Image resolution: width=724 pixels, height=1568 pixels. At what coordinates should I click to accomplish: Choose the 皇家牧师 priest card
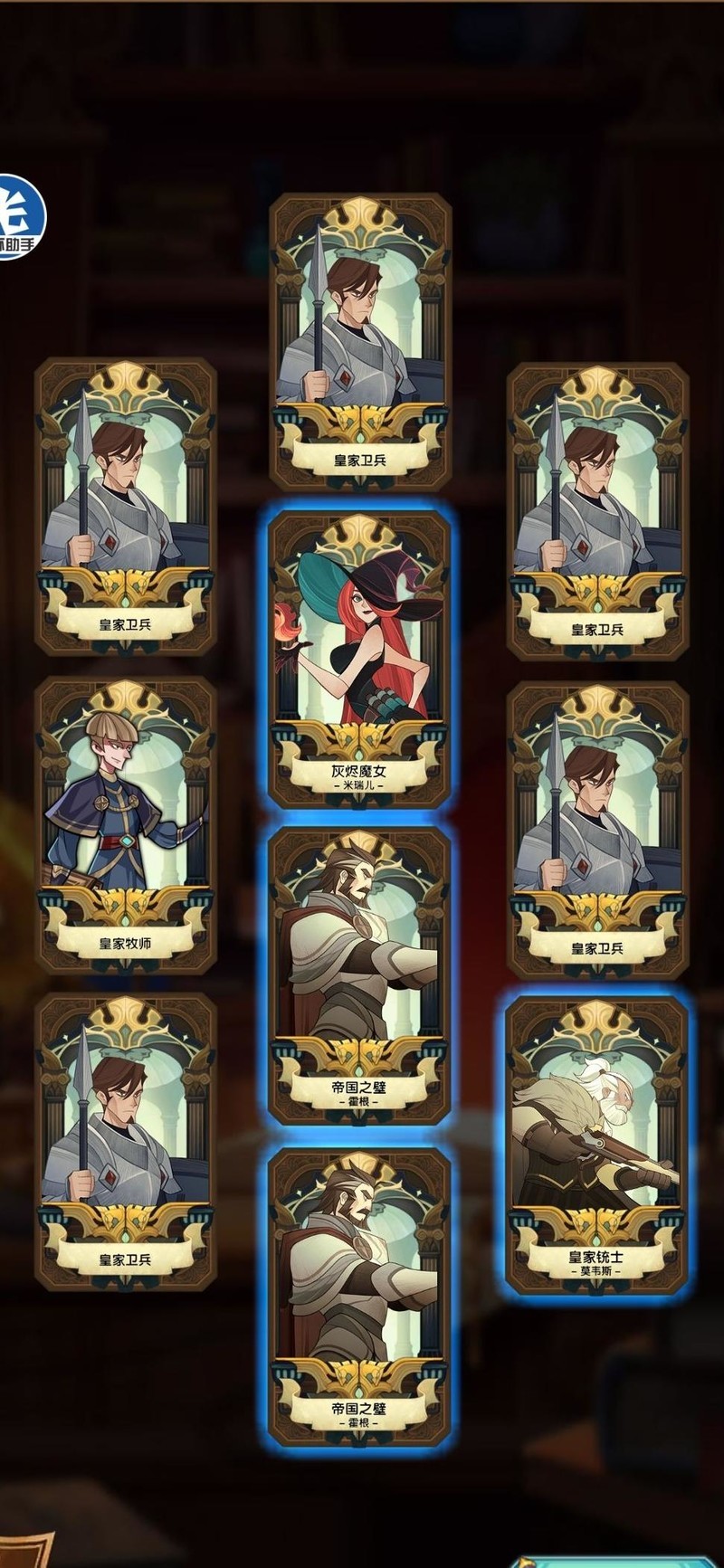tap(126, 823)
